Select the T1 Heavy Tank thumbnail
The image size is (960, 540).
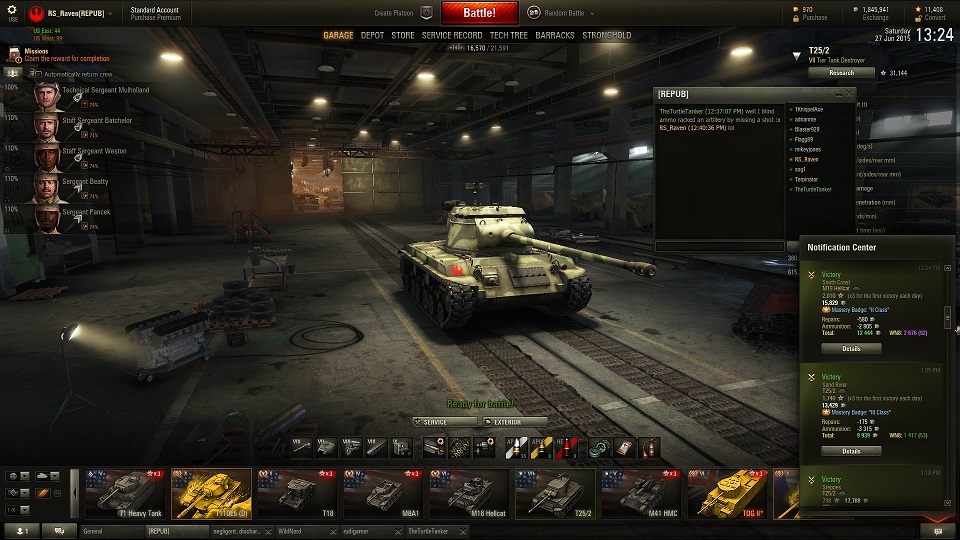tap(125, 494)
